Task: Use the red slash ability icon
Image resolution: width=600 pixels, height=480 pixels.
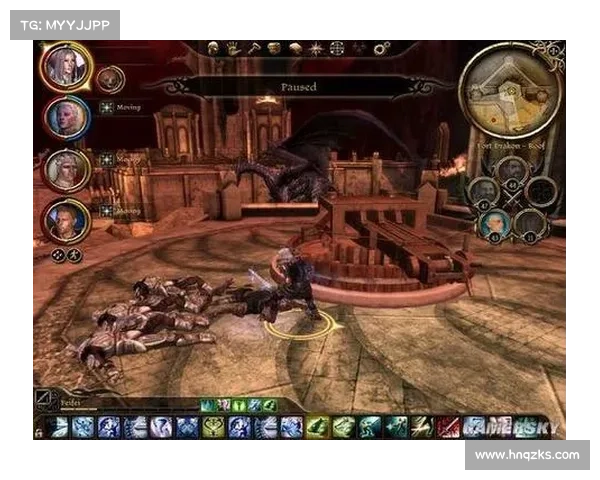Action: point(449,427)
